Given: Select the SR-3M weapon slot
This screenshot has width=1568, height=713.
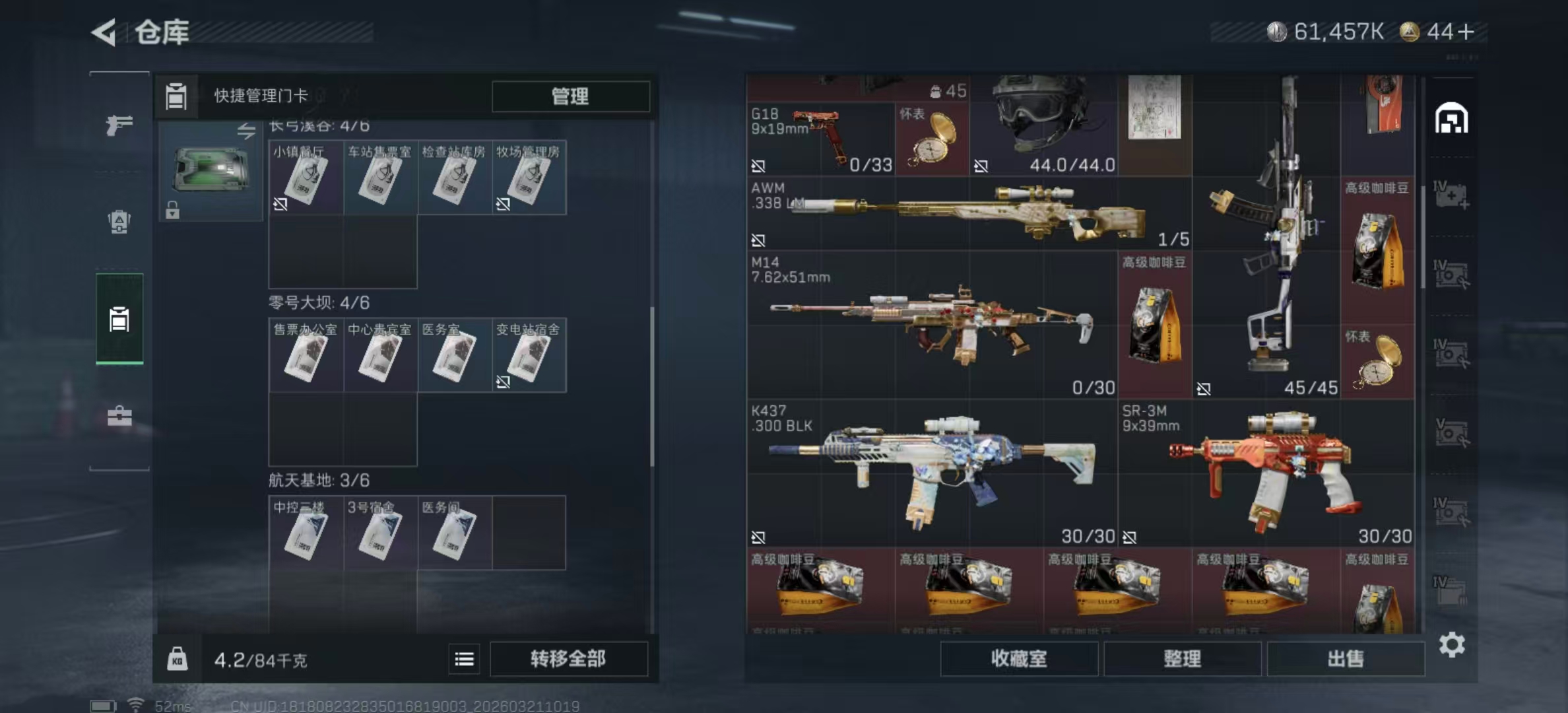Looking at the screenshot, I should pos(1266,473).
